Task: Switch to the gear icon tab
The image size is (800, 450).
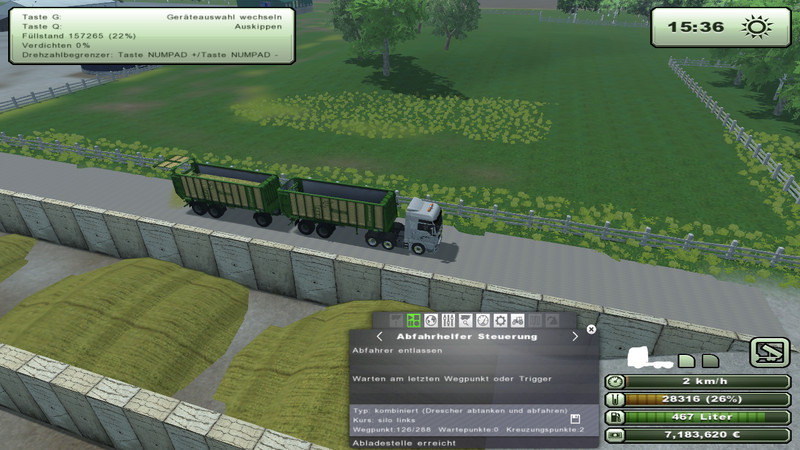Action: tap(500, 321)
